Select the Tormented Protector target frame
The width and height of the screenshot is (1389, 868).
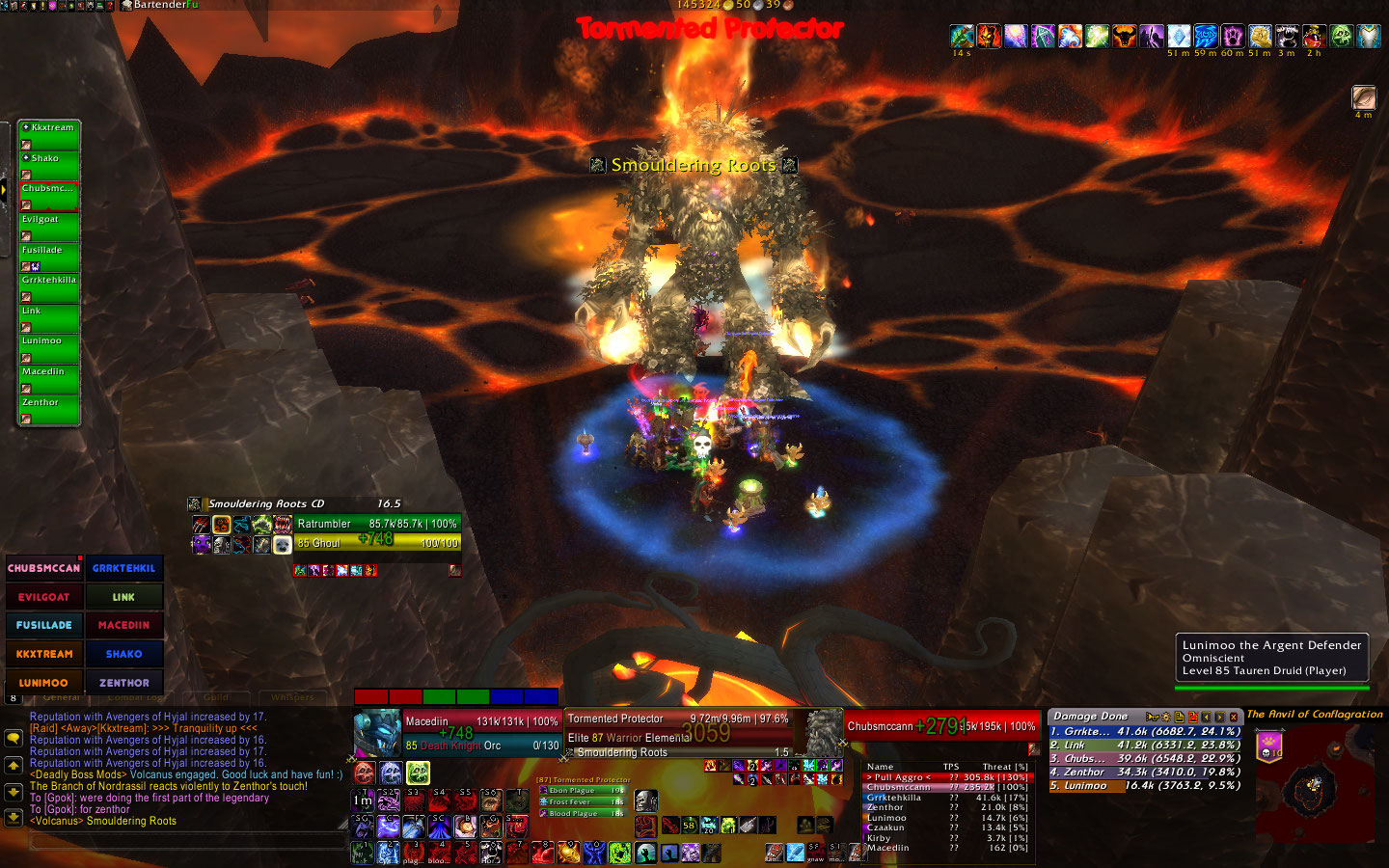point(677,733)
